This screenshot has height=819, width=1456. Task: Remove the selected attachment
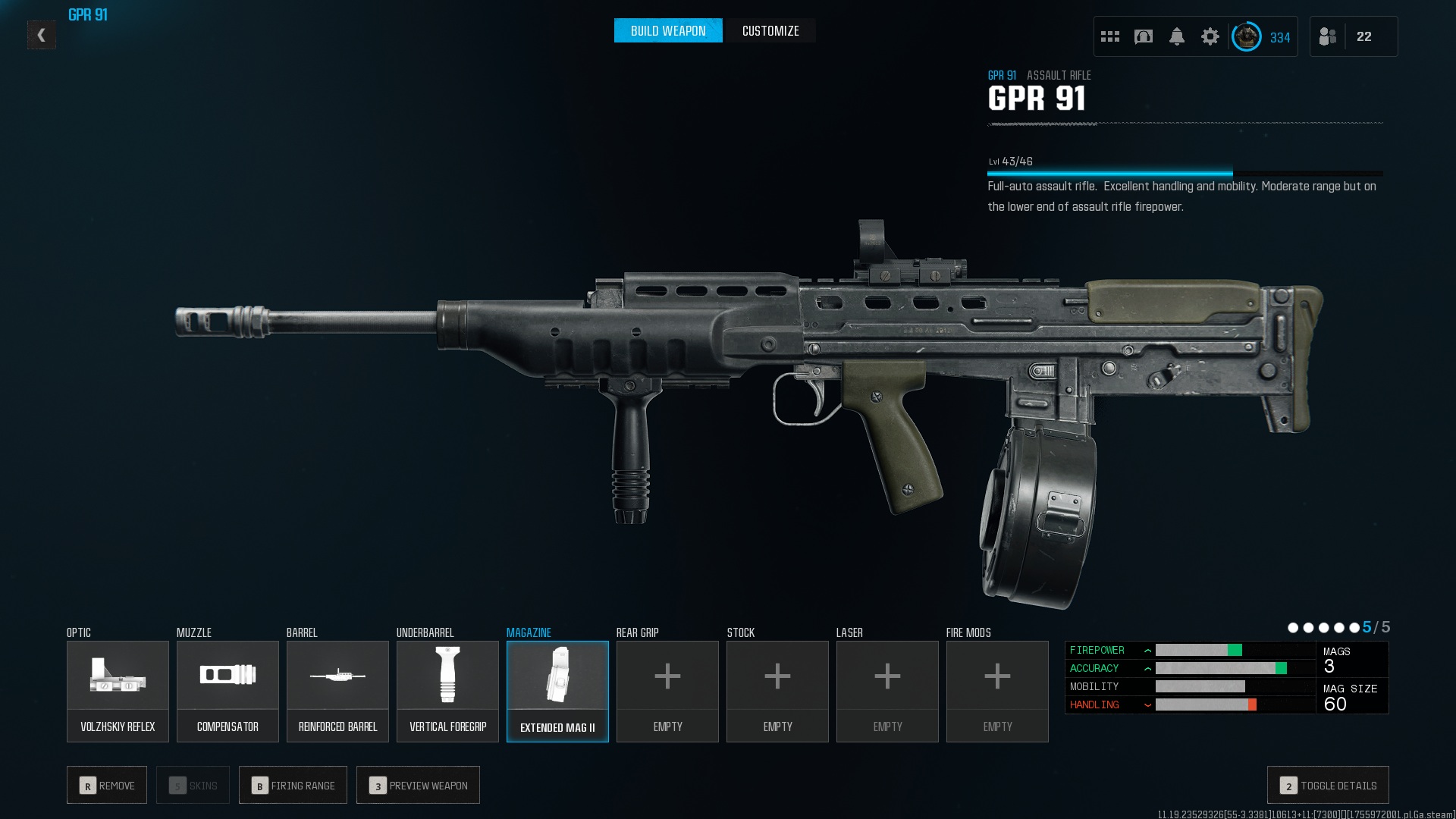click(x=107, y=786)
